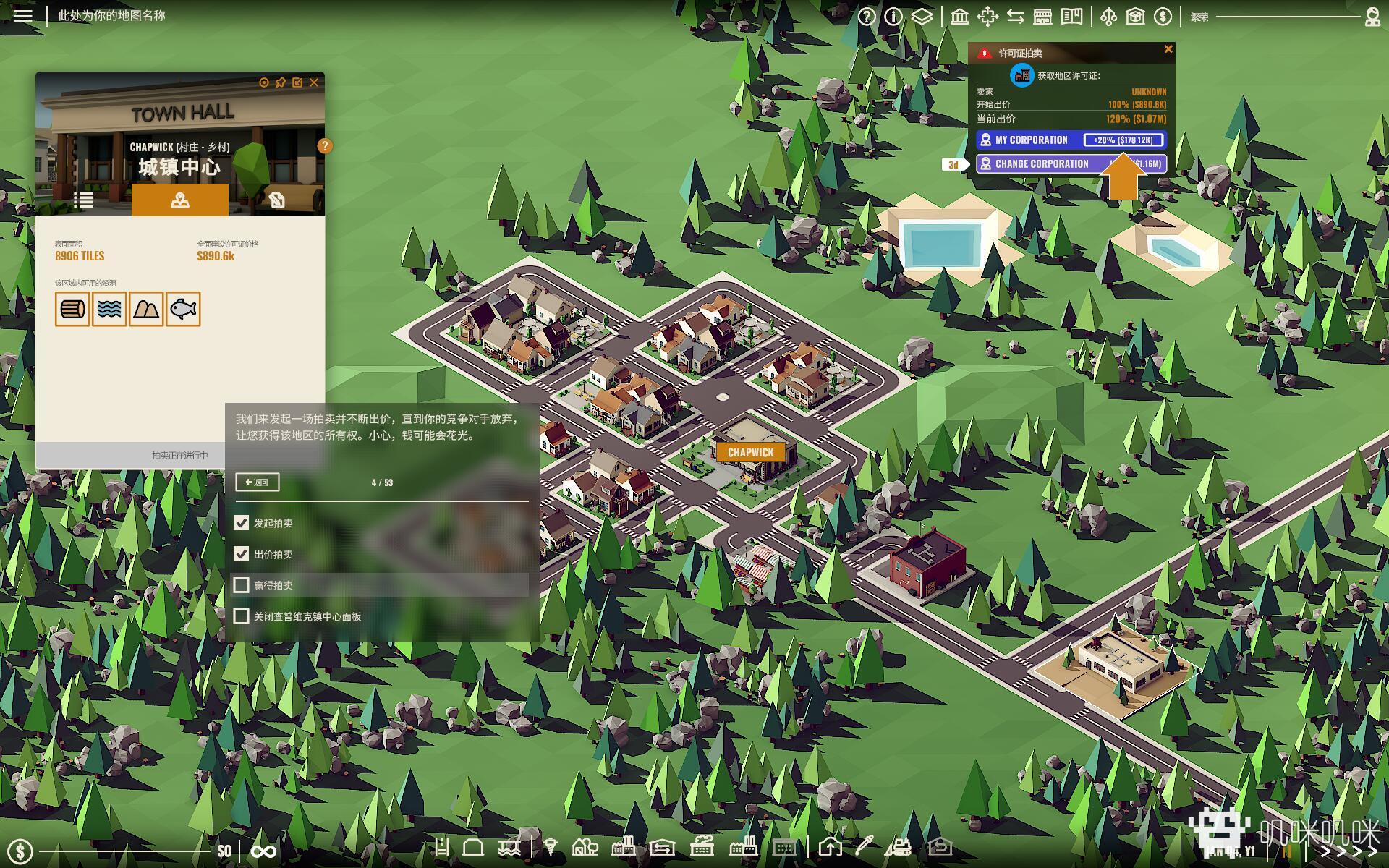Select the wood log resource icon

pyautogui.click(x=72, y=310)
